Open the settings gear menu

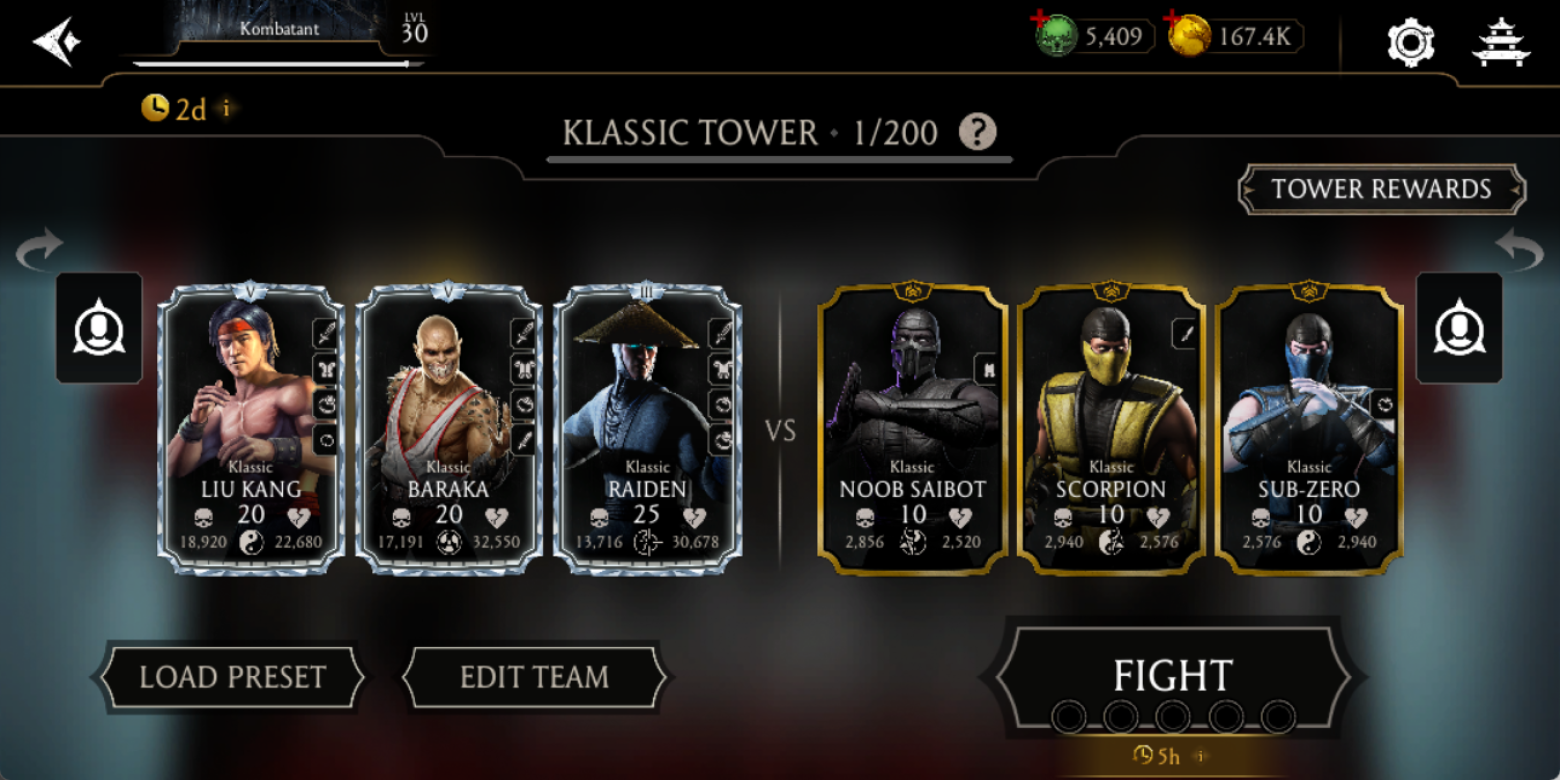[x=1410, y=43]
